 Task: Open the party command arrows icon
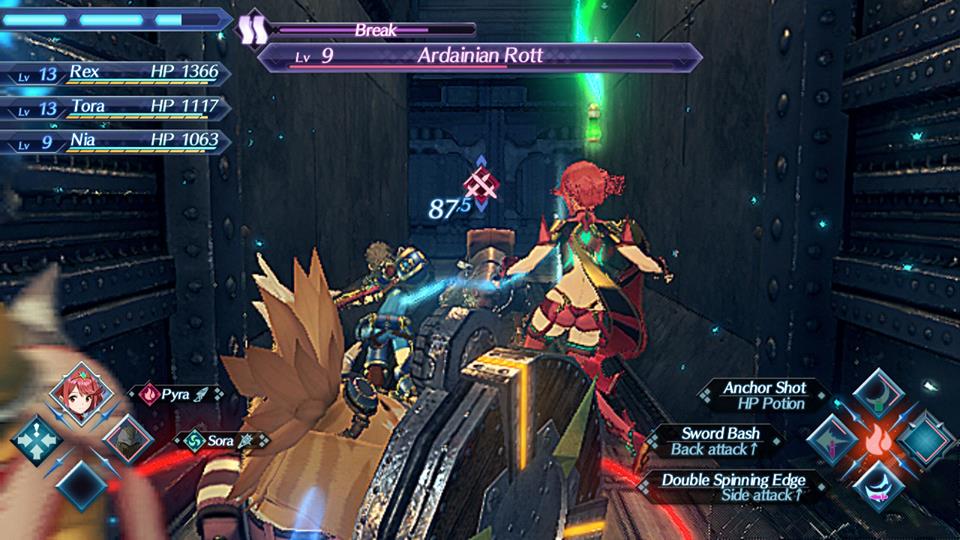38,440
